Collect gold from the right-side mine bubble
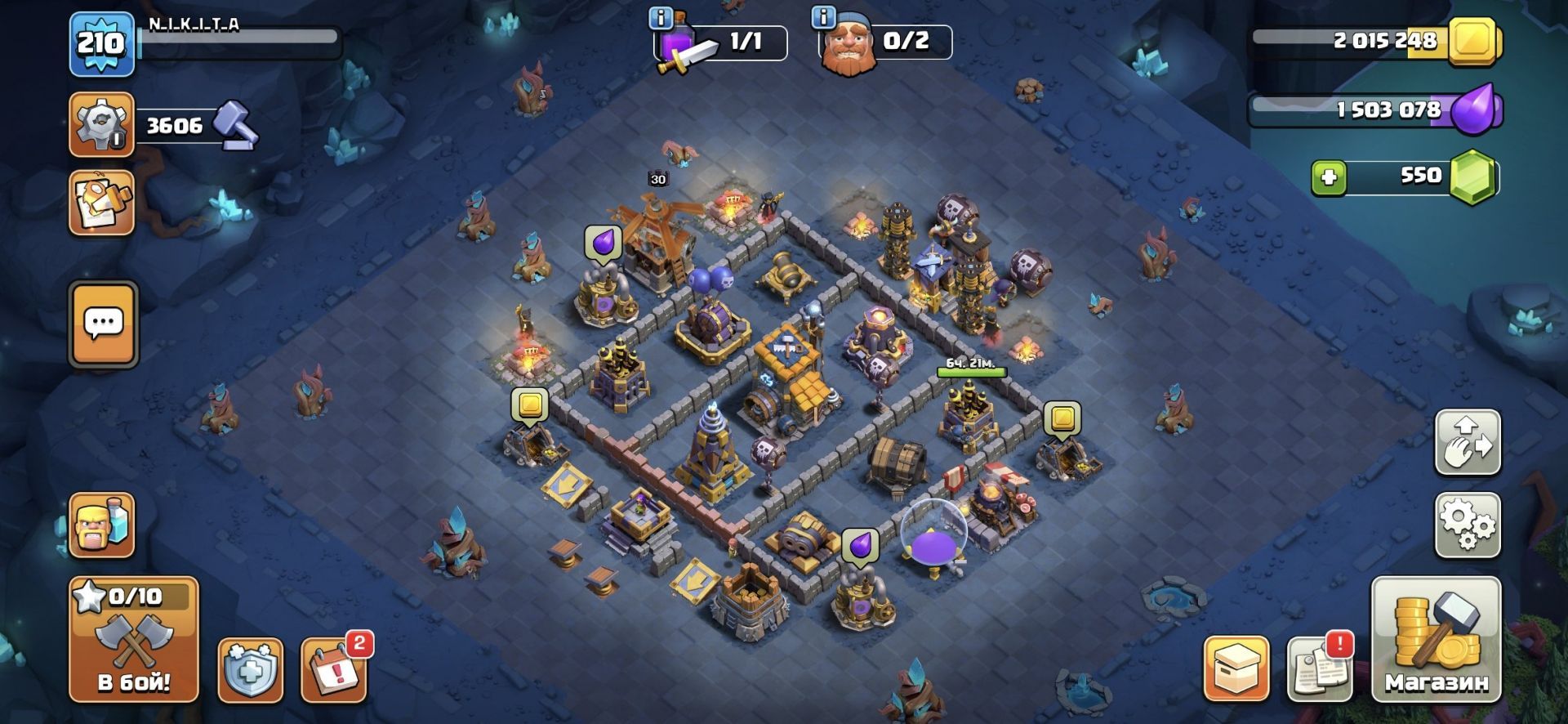The width and height of the screenshot is (1568, 724). point(1062,418)
